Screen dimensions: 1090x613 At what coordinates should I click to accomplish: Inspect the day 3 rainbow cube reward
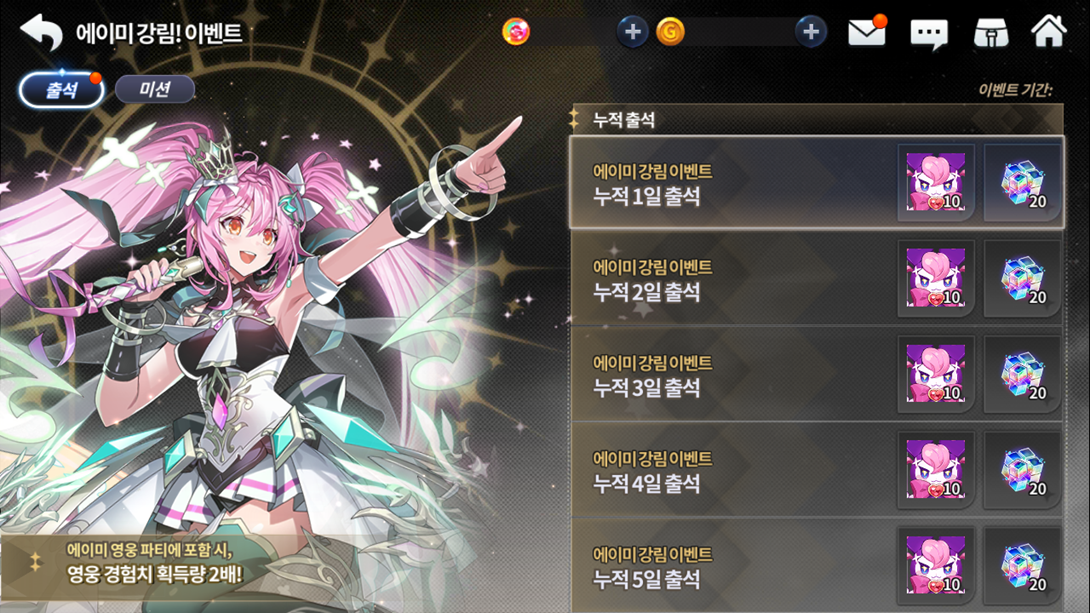click(x=1022, y=374)
